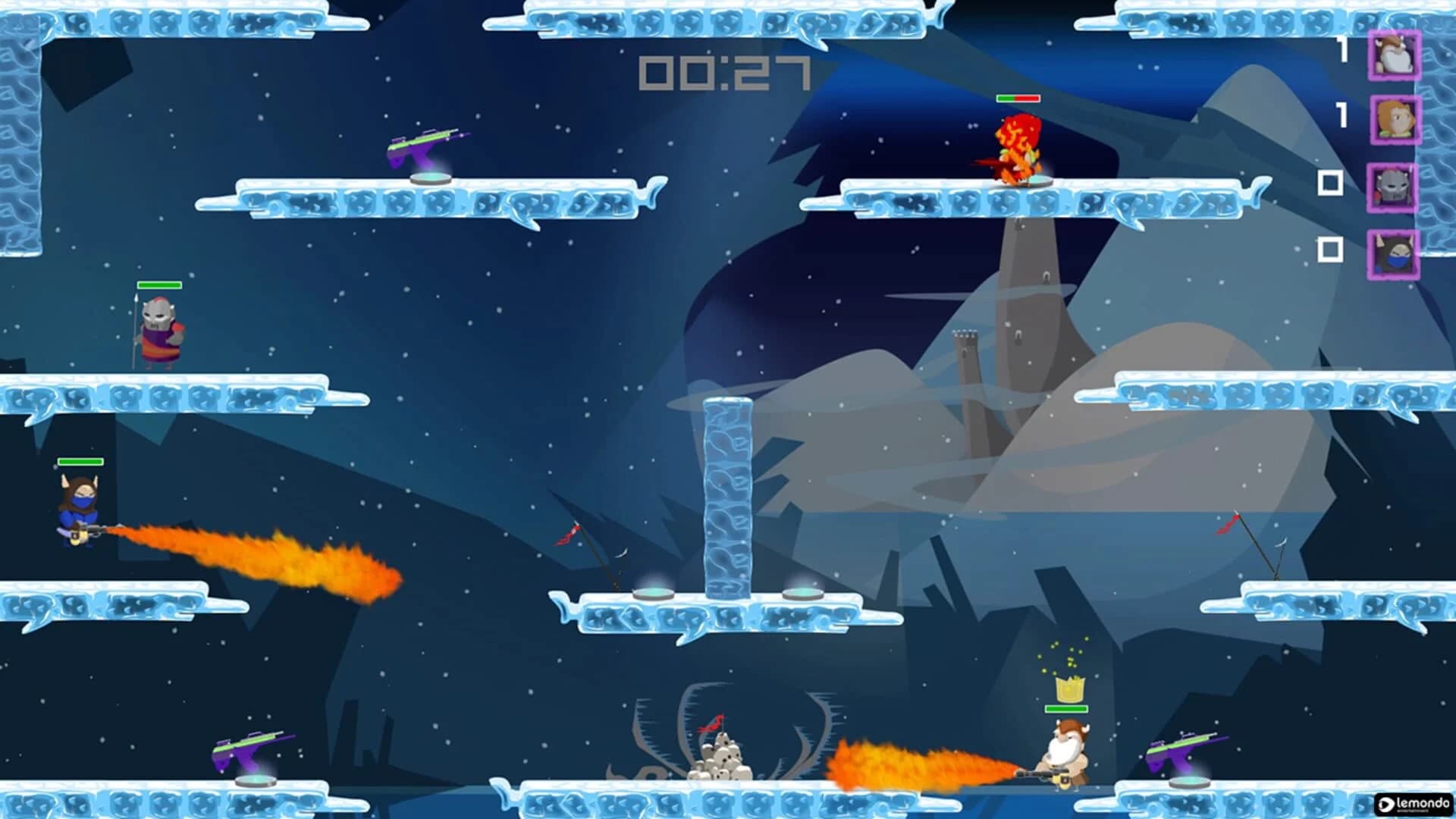Click the viking's green health bar

1065,709
